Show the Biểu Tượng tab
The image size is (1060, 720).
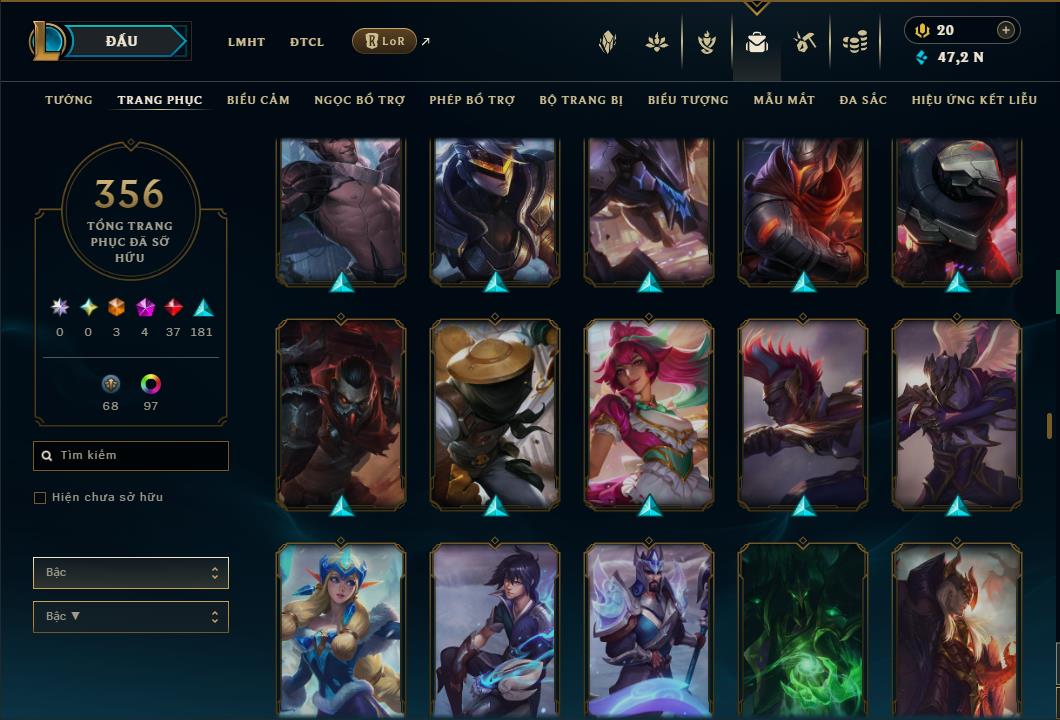[x=688, y=100]
